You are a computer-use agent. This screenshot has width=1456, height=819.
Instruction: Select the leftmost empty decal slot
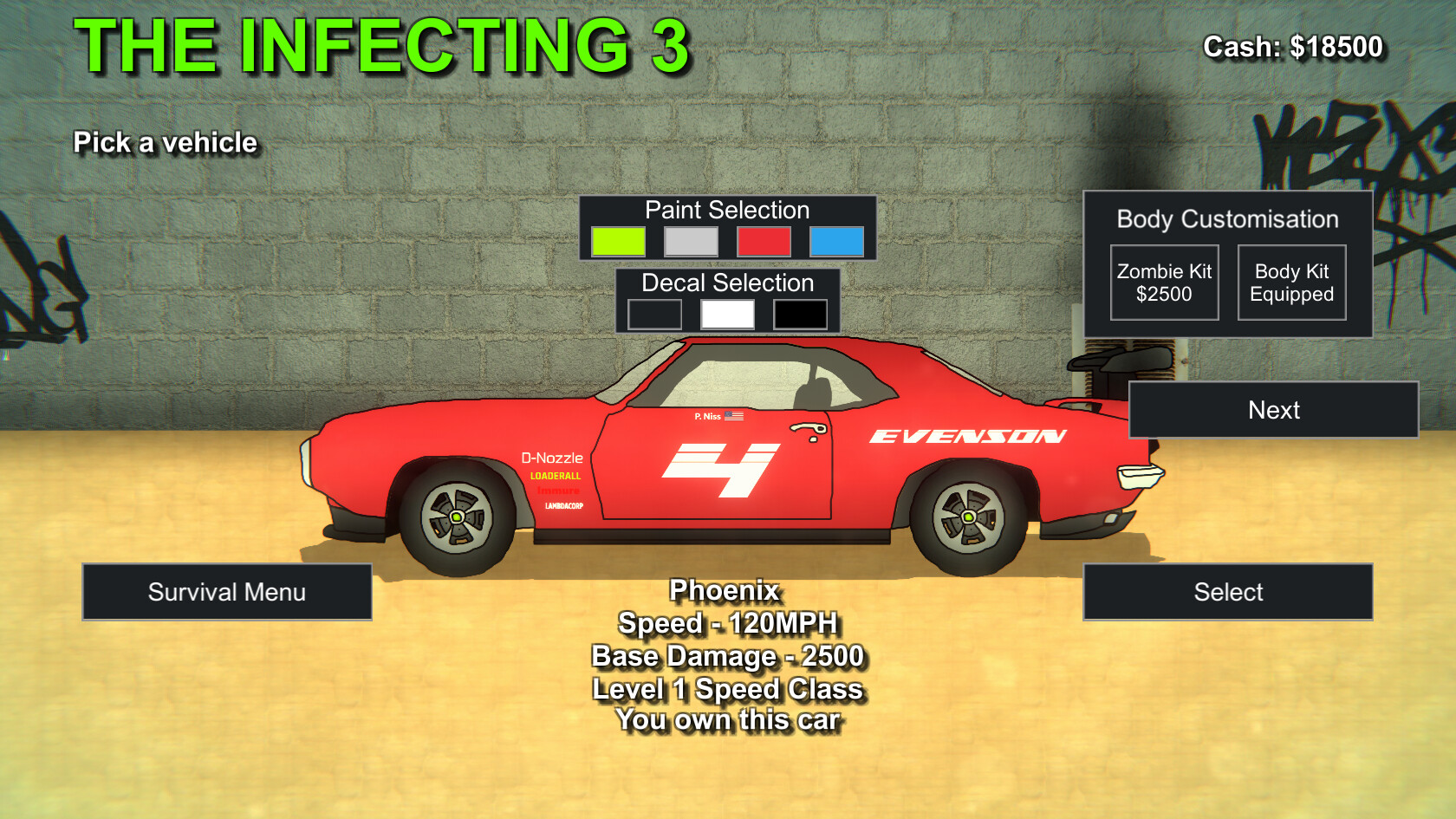pos(655,312)
